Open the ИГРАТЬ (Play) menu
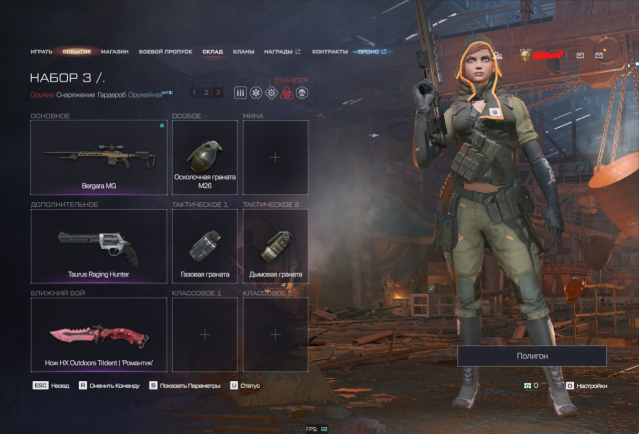Viewport: 639px width, 434px height. 40,50
